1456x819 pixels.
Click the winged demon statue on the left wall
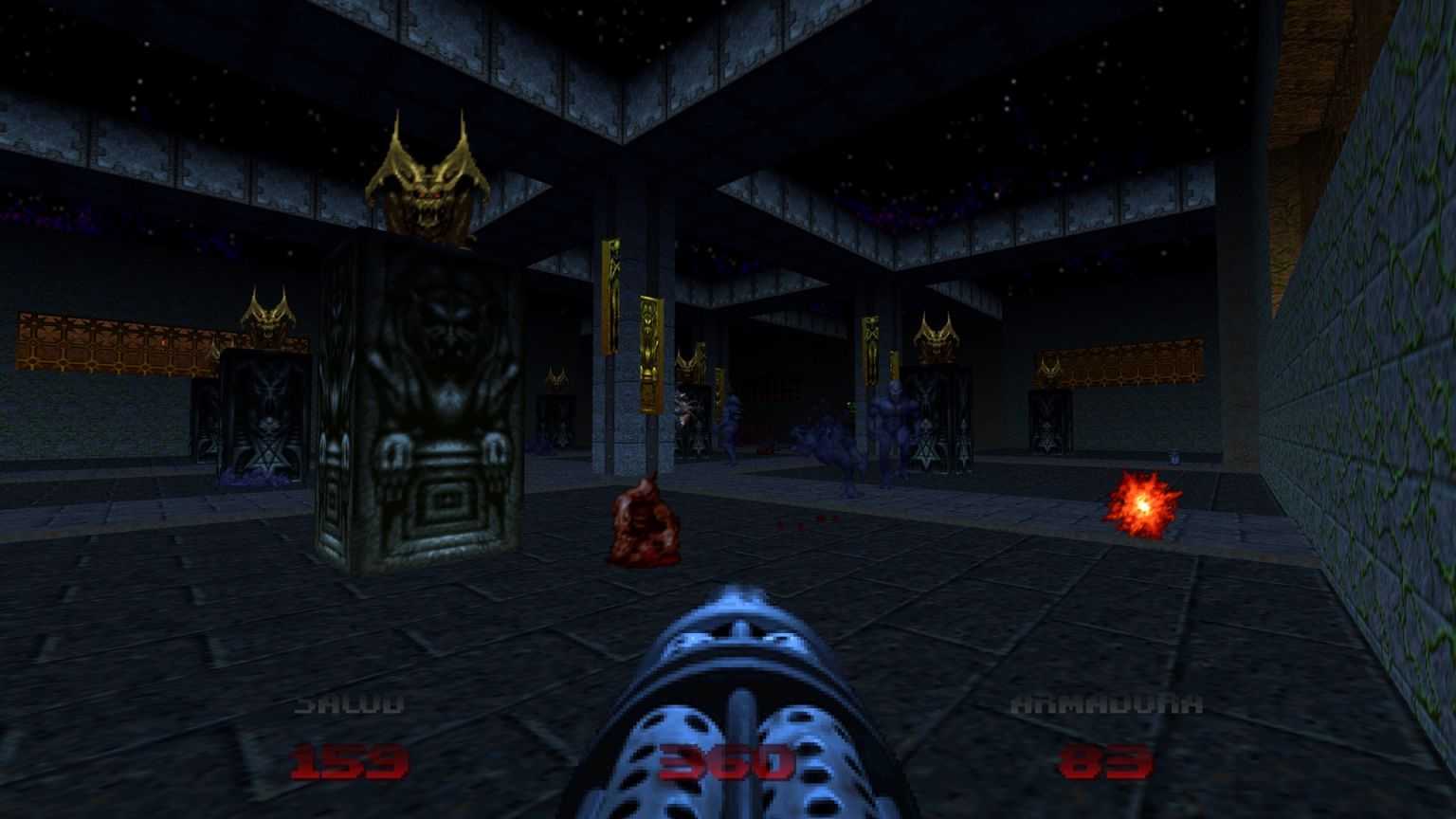(268, 318)
